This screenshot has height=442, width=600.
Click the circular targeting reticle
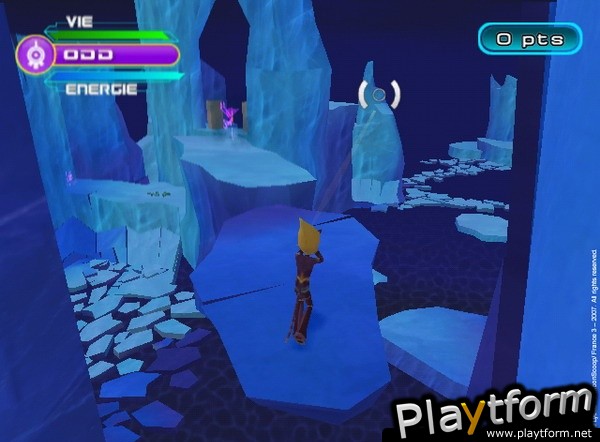pos(378,95)
